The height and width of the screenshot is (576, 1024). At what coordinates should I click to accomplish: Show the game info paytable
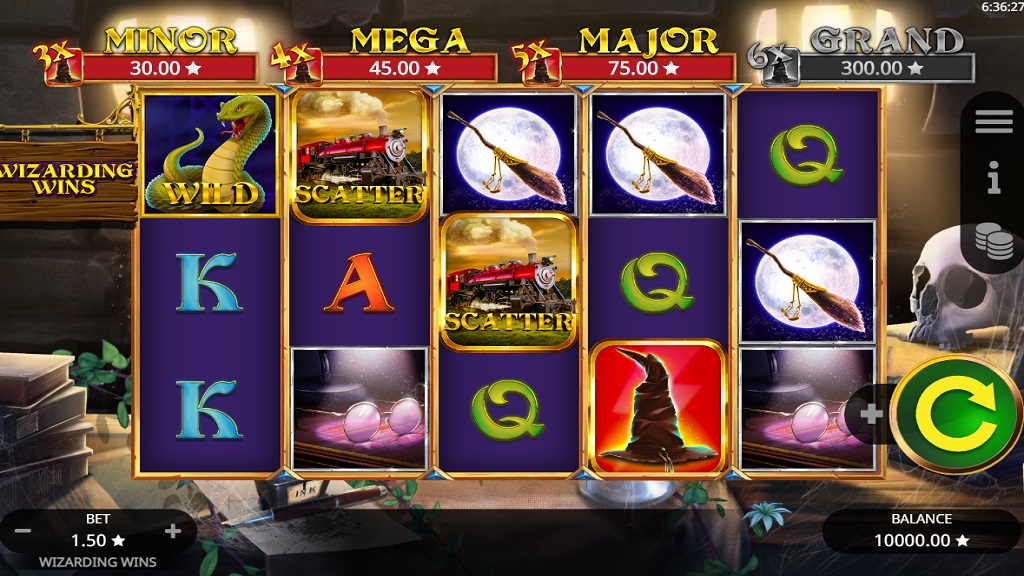pos(994,181)
